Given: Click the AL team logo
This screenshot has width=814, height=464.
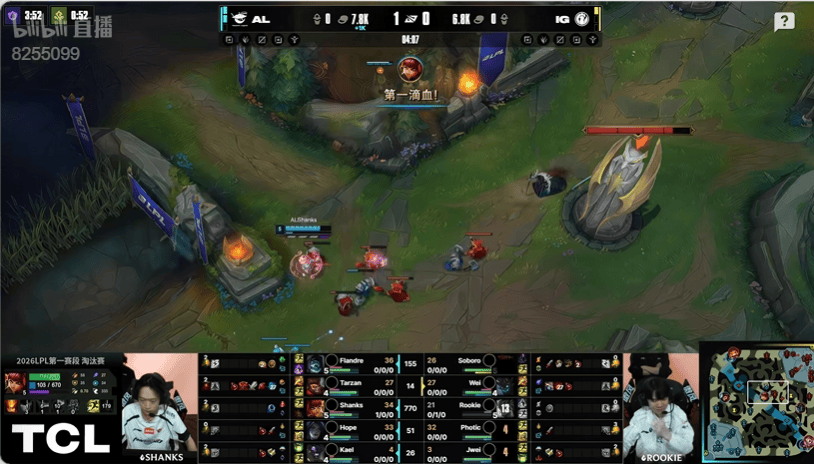Looking at the screenshot, I should click(x=241, y=19).
